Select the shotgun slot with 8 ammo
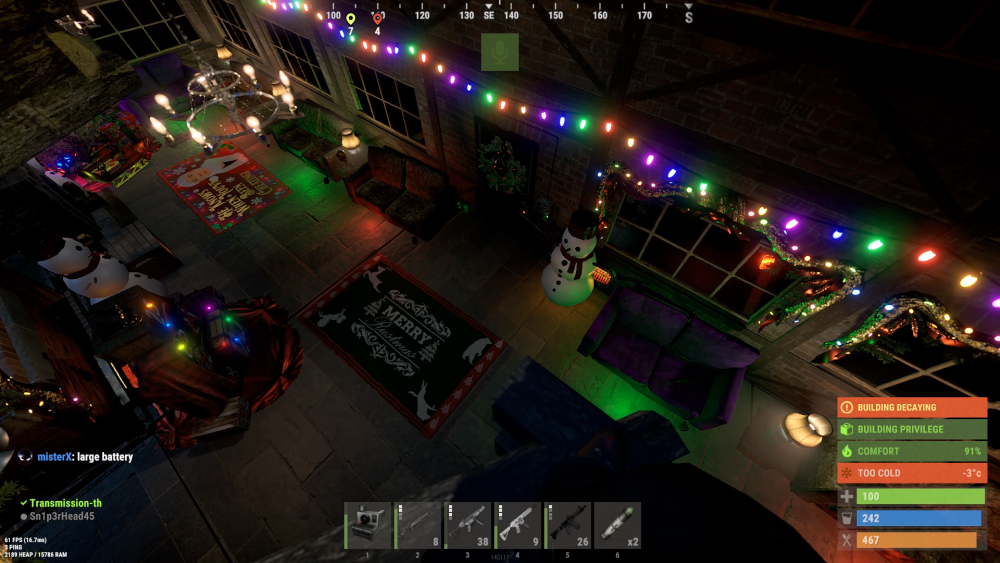This screenshot has height=563, width=1000. coord(418,525)
